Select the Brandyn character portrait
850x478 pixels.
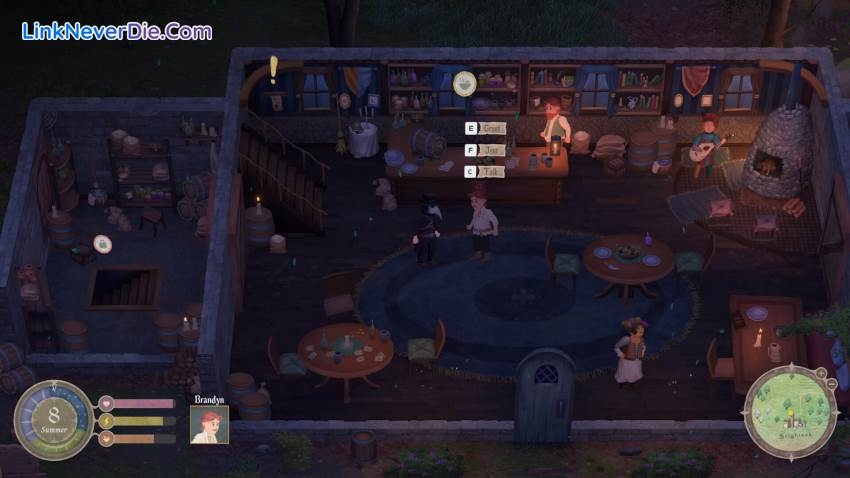pos(209,423)
